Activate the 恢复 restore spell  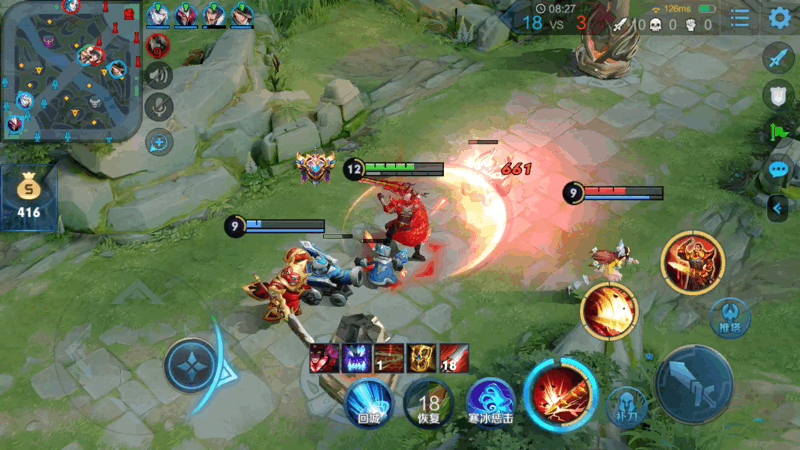(428, 402)
